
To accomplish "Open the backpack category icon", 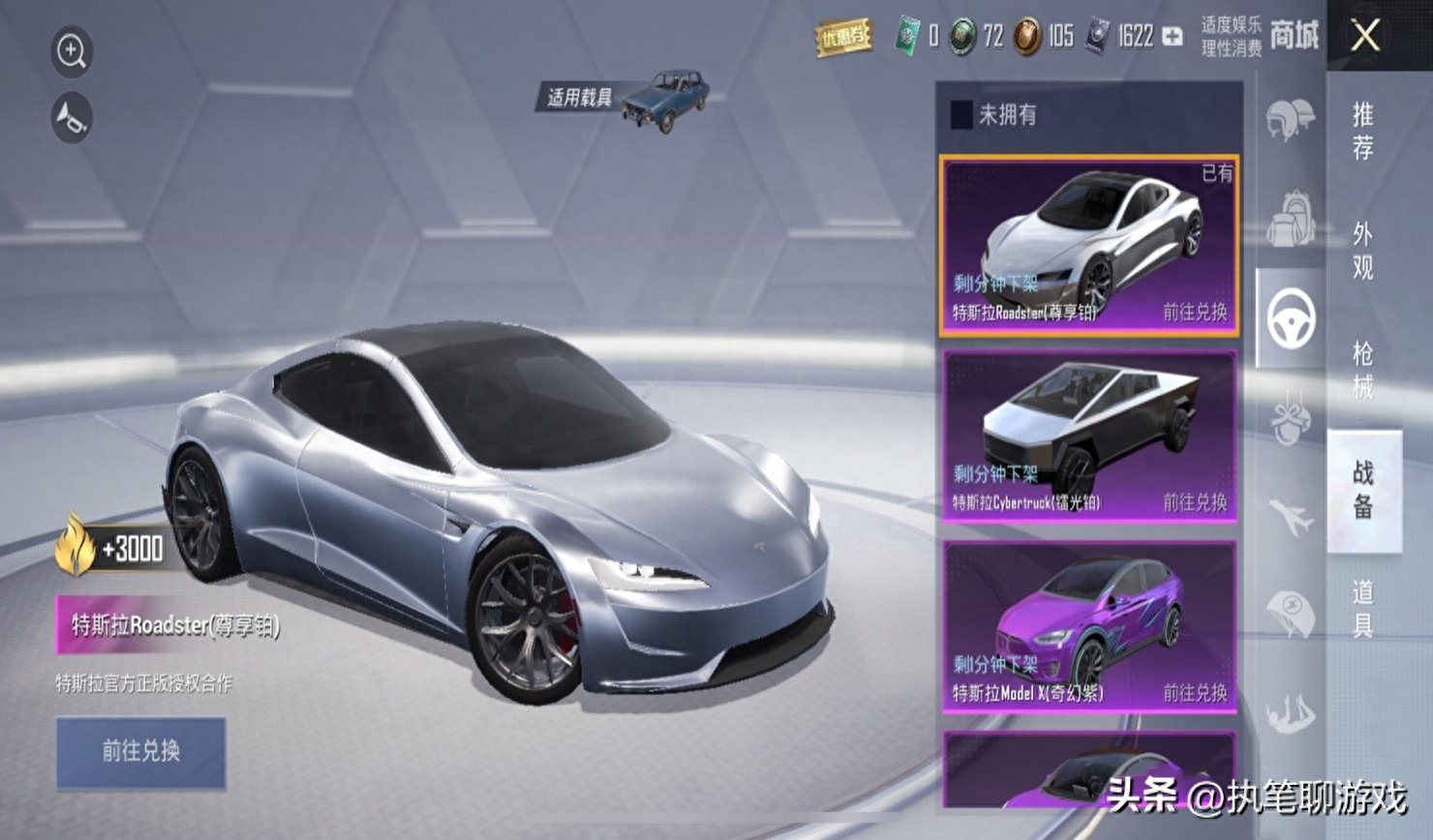I will point(1291,218).
